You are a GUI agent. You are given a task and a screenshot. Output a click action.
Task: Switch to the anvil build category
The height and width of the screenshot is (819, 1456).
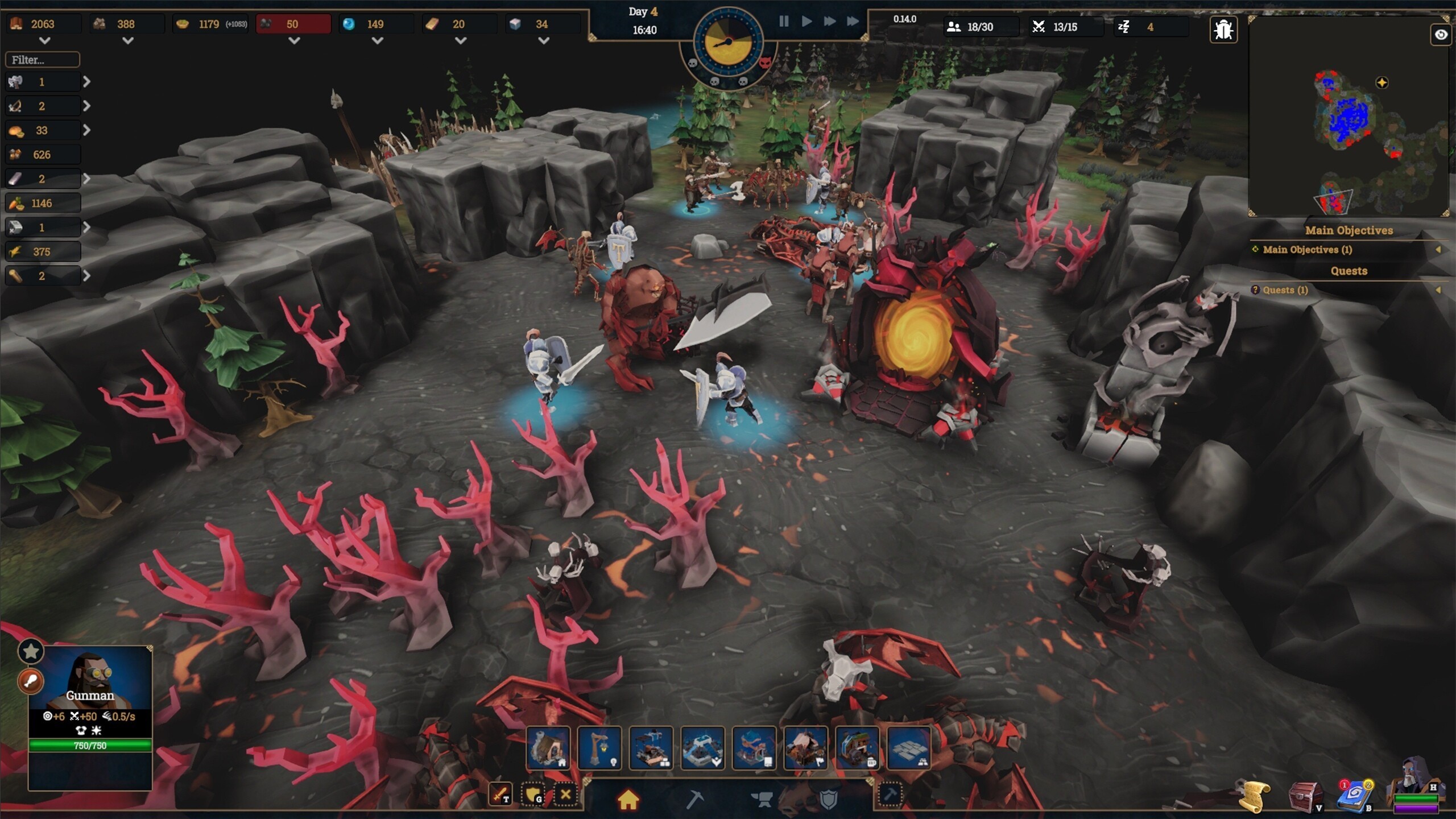[762, 800]
